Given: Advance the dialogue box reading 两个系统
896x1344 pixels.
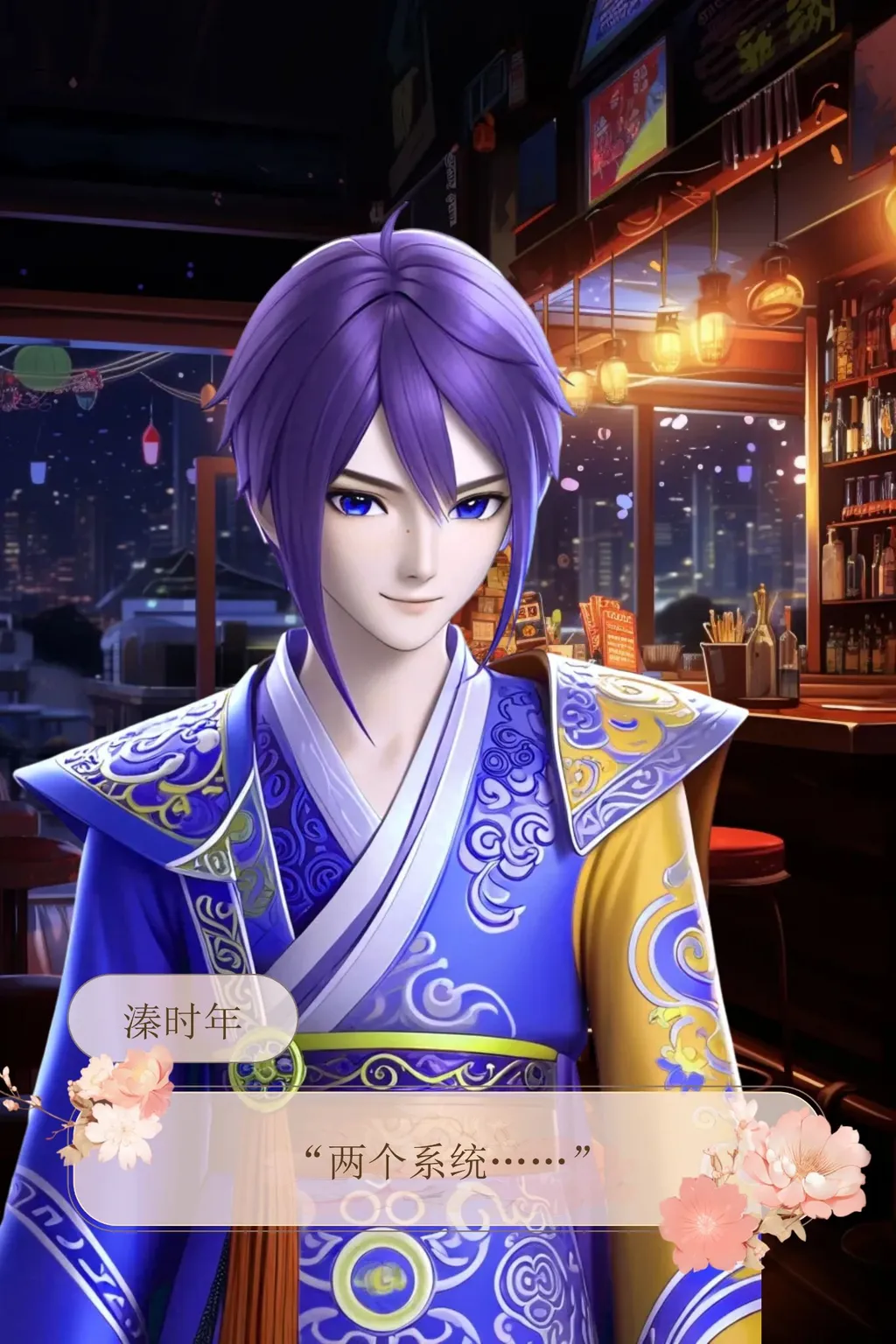Looking at the screenshot, I should coord(447,1160).
